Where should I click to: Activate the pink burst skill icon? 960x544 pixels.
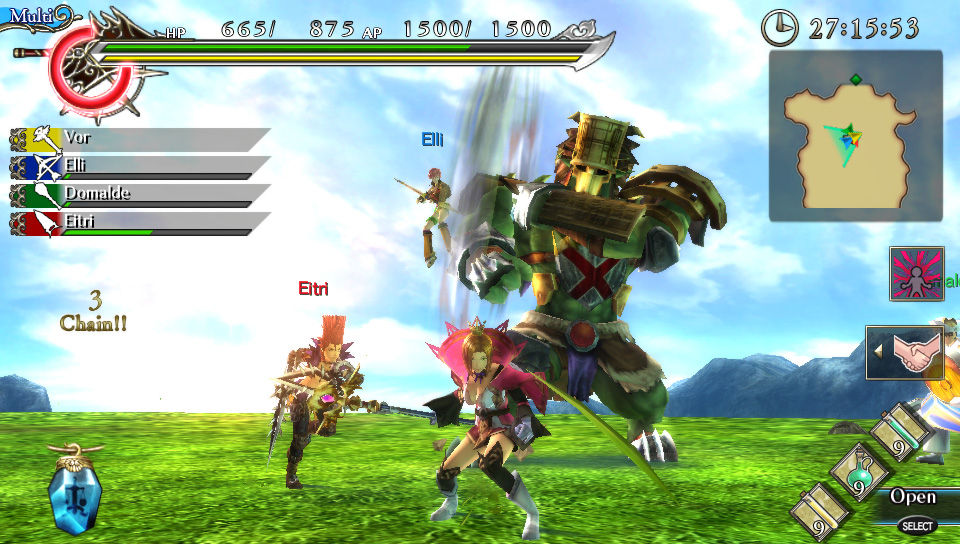pos(916,274)
